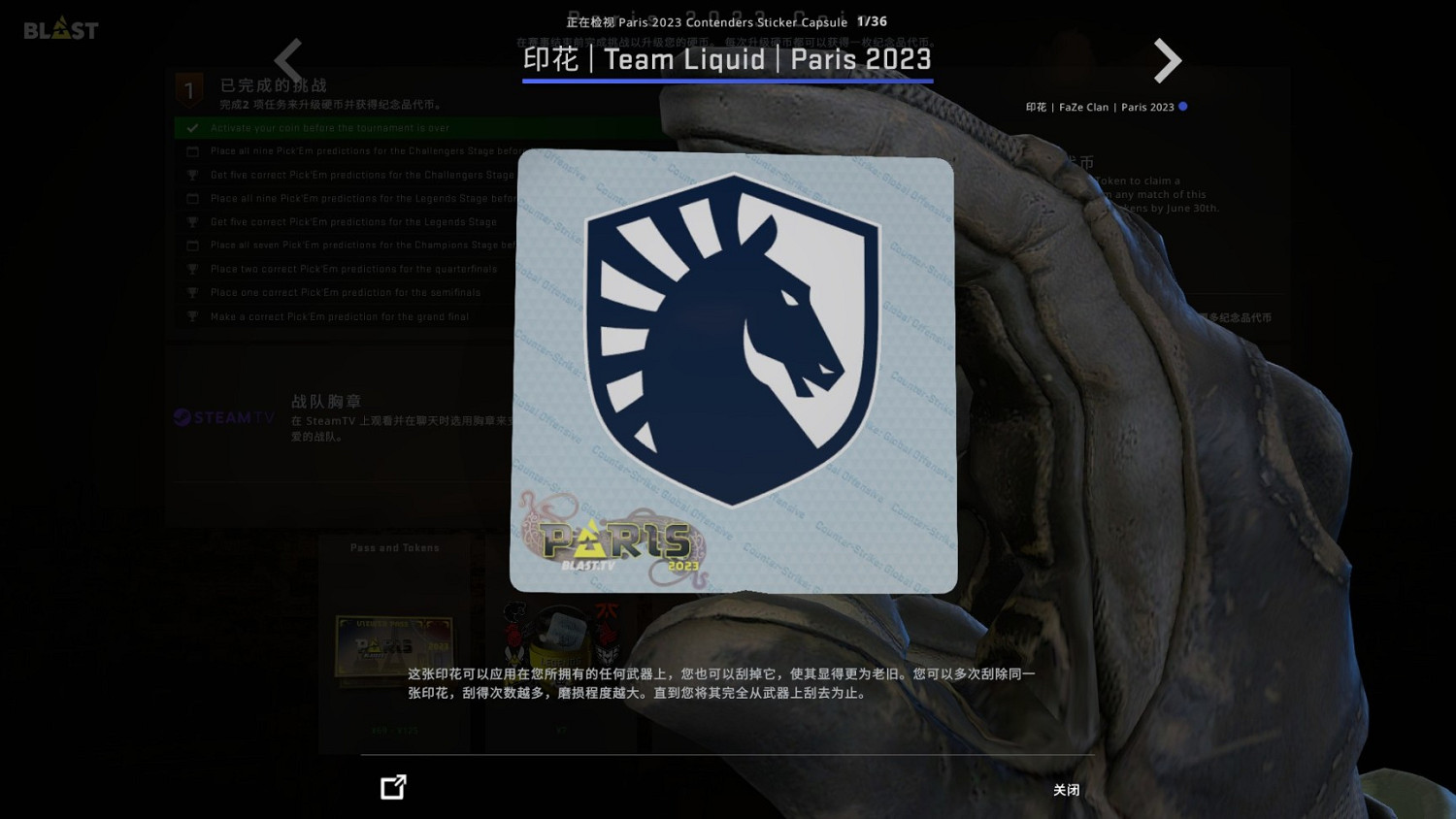Click the SteamTV logo in 战队胸章 section
The width and height of the screenshot is (1456, 819).
click(x=222, y=417)
